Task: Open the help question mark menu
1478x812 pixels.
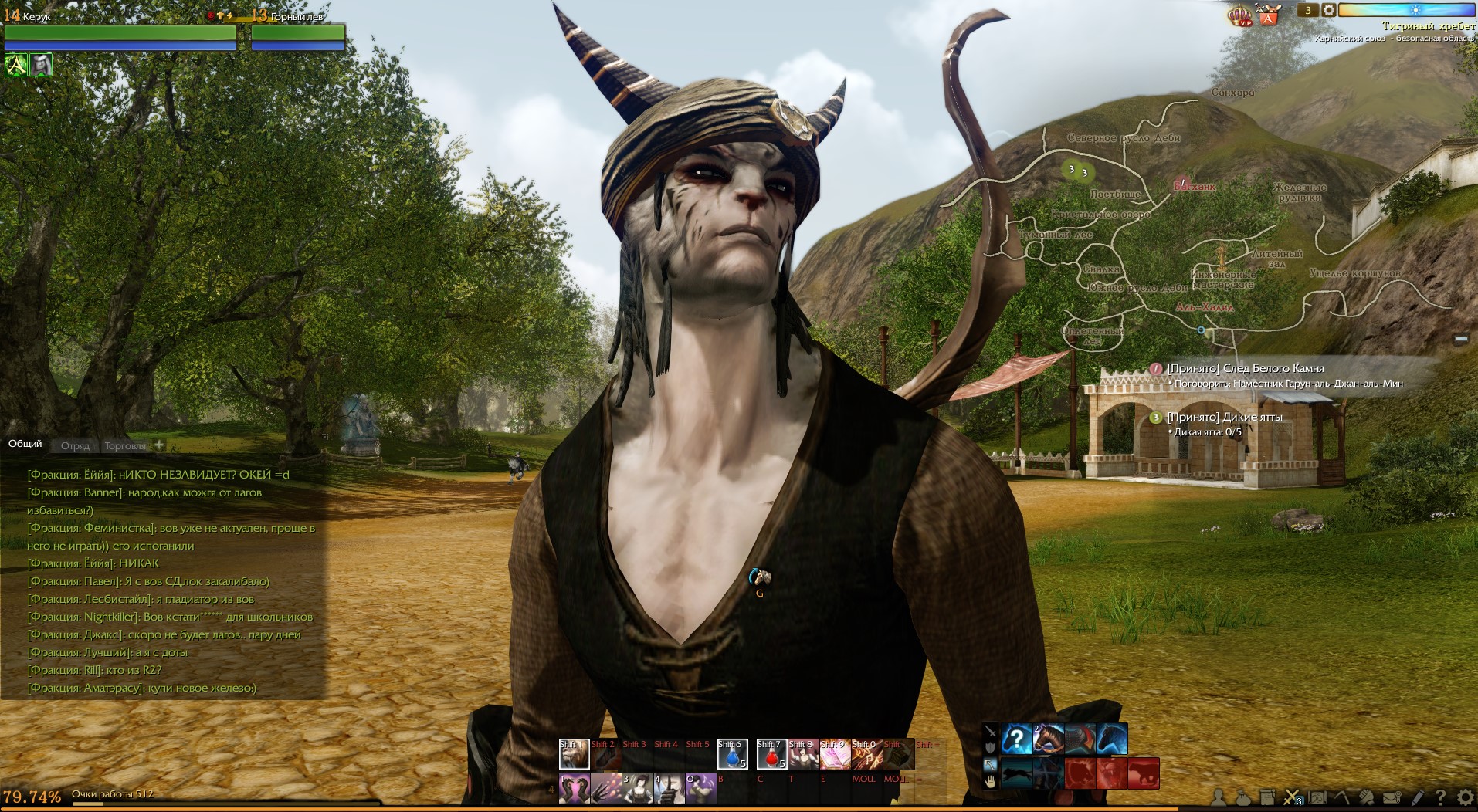Action: (1439, 797)
